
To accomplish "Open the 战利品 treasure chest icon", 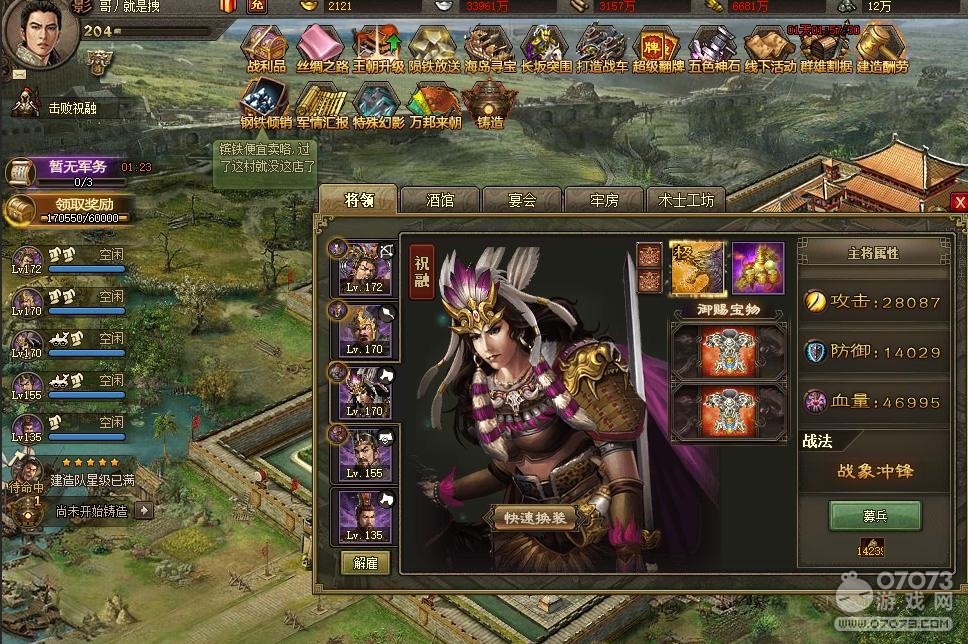I will (267, 48).
